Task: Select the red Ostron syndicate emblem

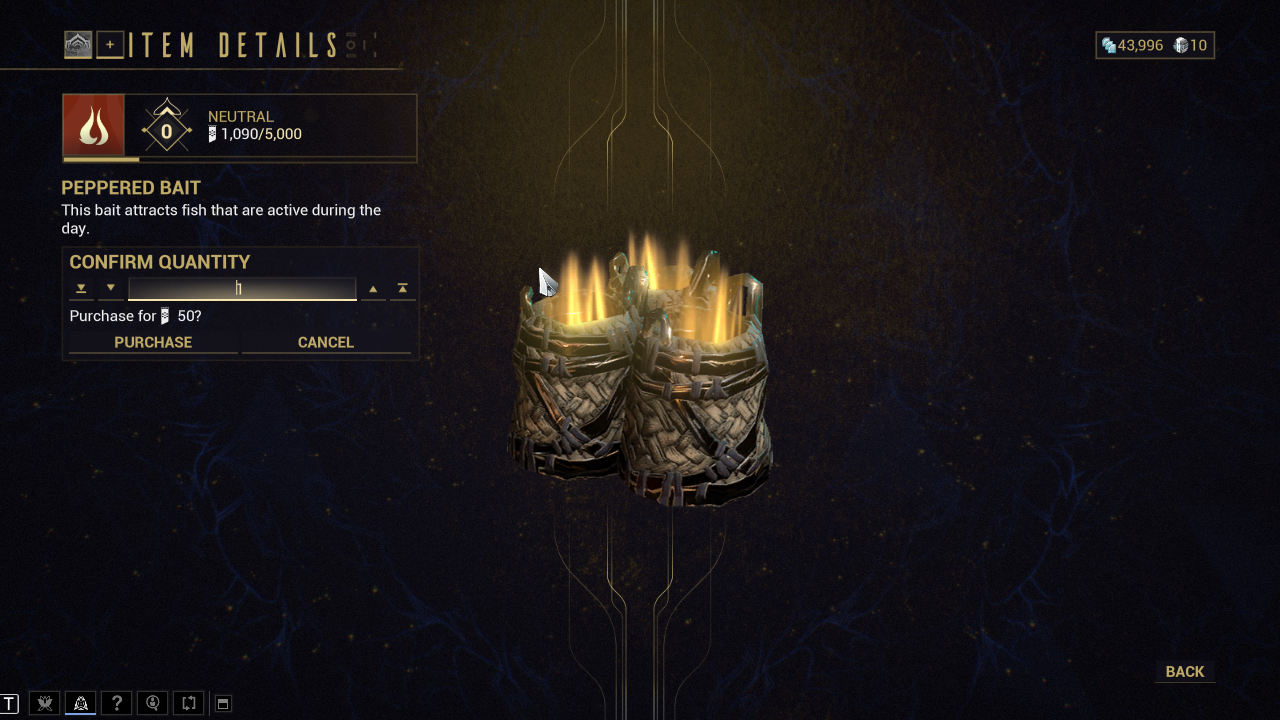Action: tap(94, 126)
